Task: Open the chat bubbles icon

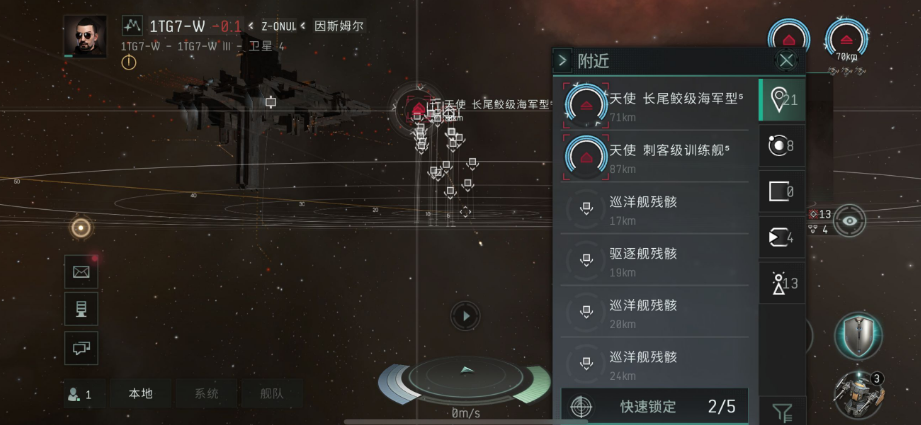Action: pyautogui.click(x=81, y=347)
